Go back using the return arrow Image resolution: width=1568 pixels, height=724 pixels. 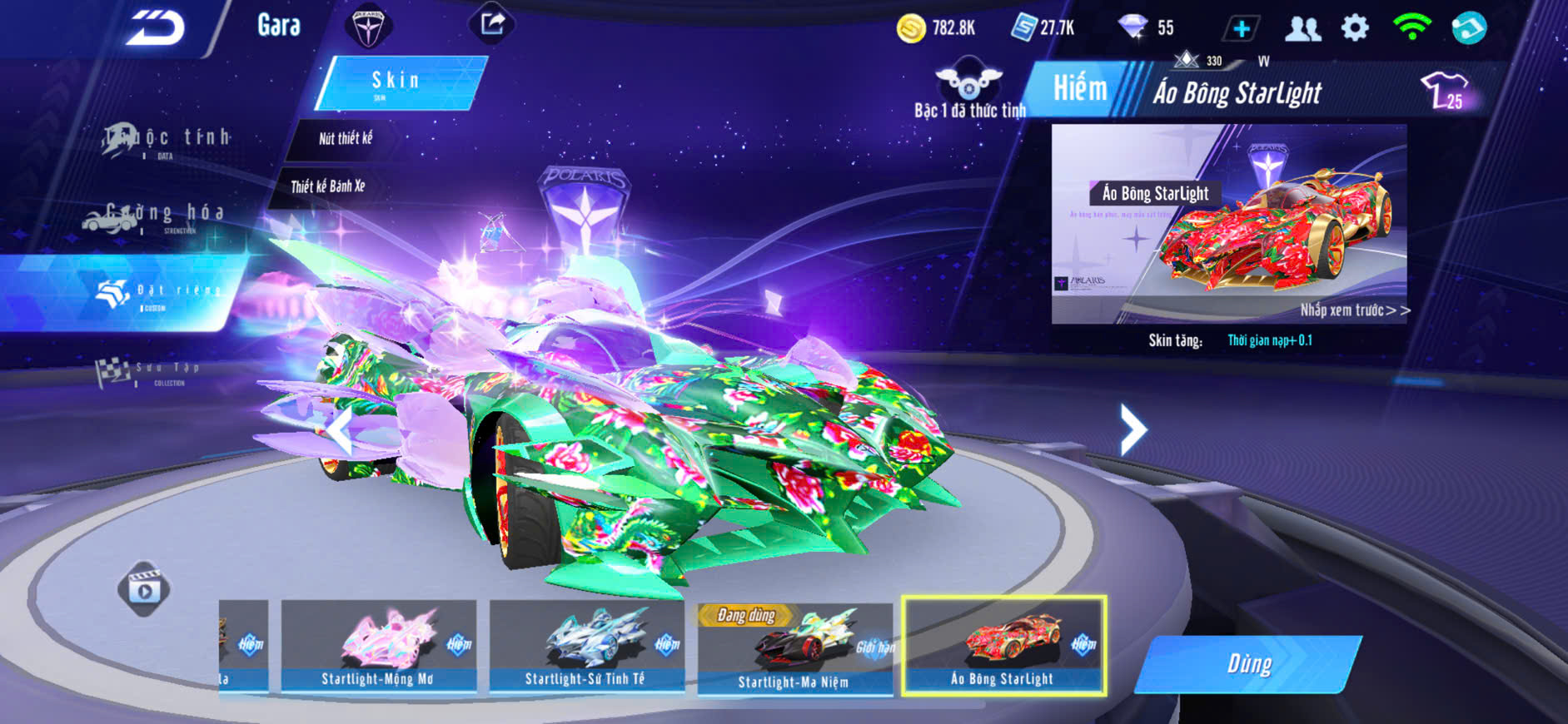[x=156, y=28]
